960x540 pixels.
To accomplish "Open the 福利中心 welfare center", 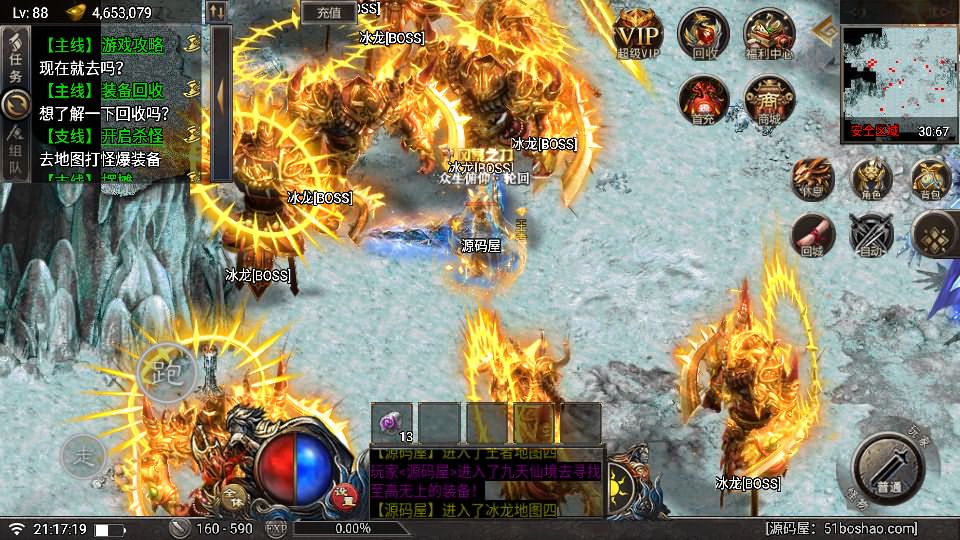I will [x=769, y=34].
